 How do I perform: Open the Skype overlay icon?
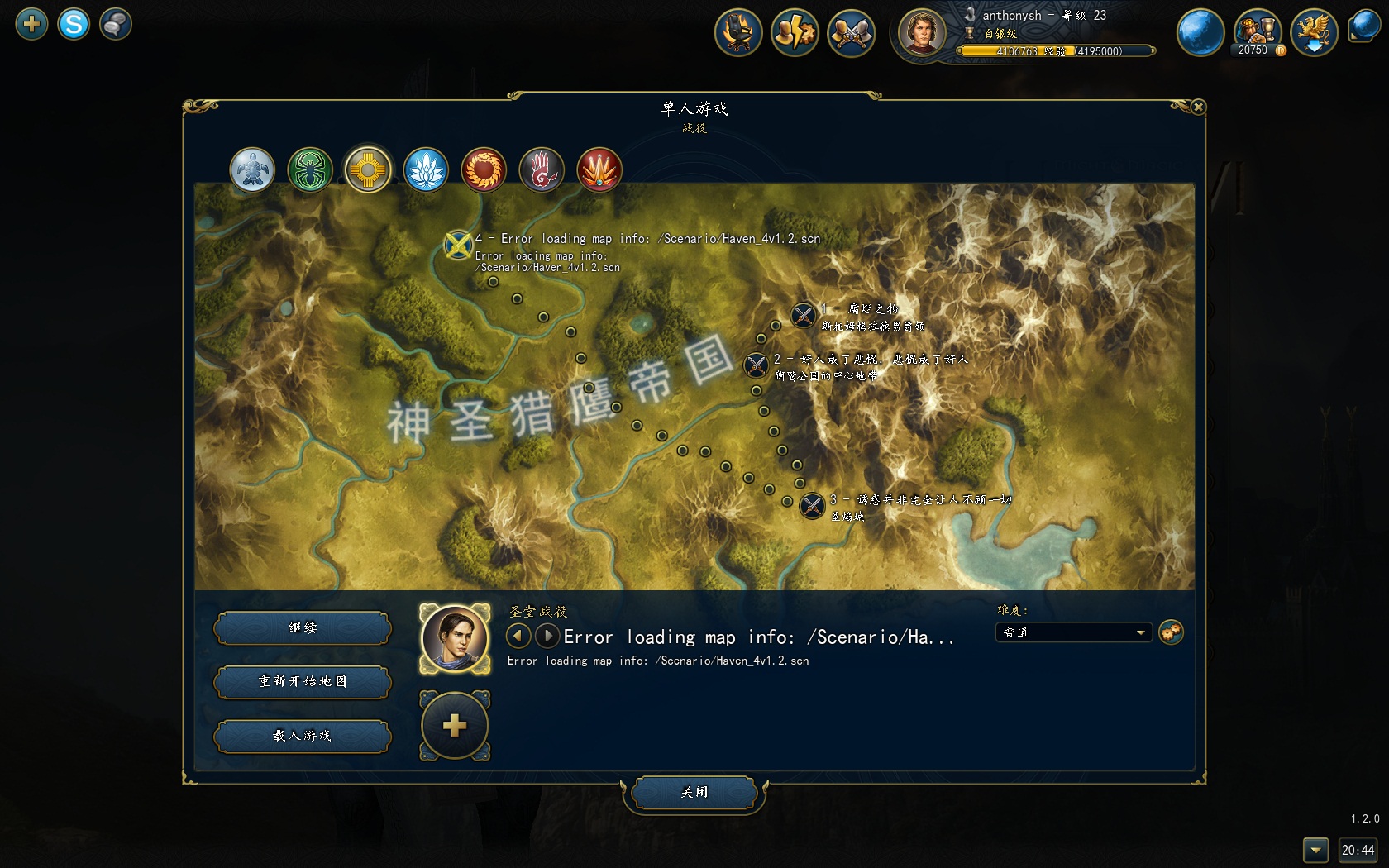coord(74,24)
